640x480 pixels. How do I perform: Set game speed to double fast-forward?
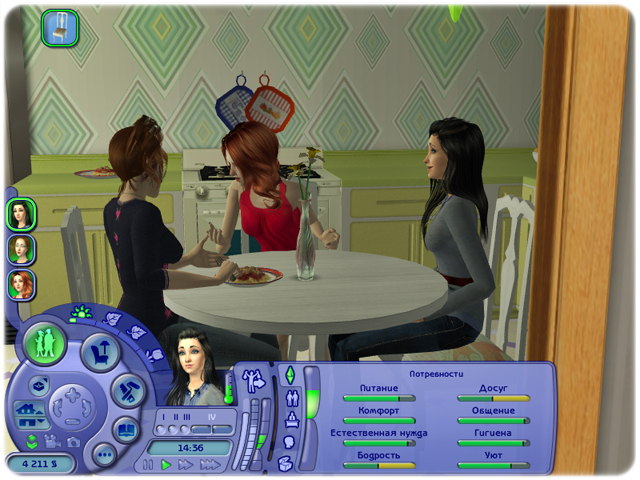pos(186,465)
